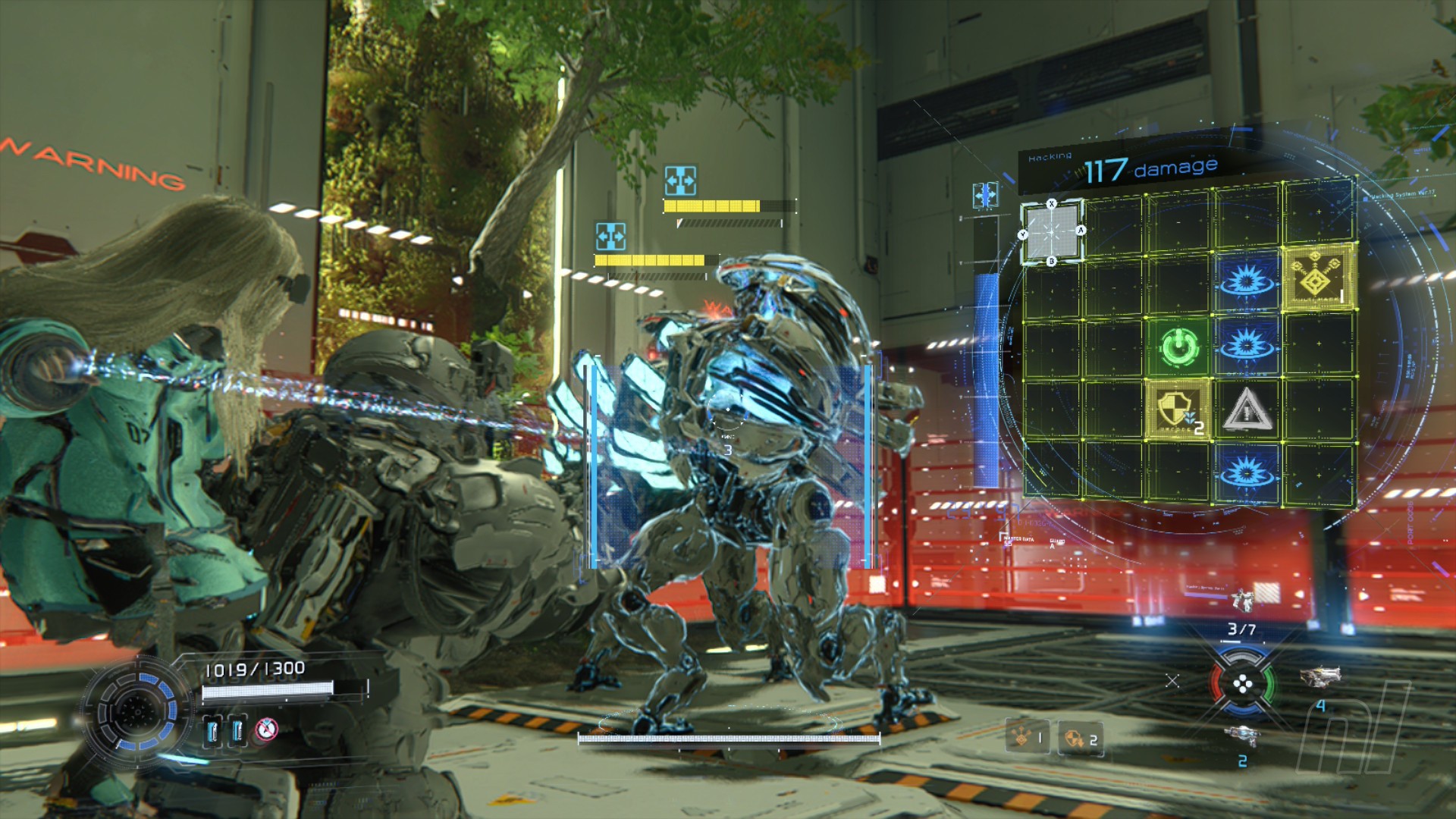Click the crossed-out red status icon

coord(265,730)
